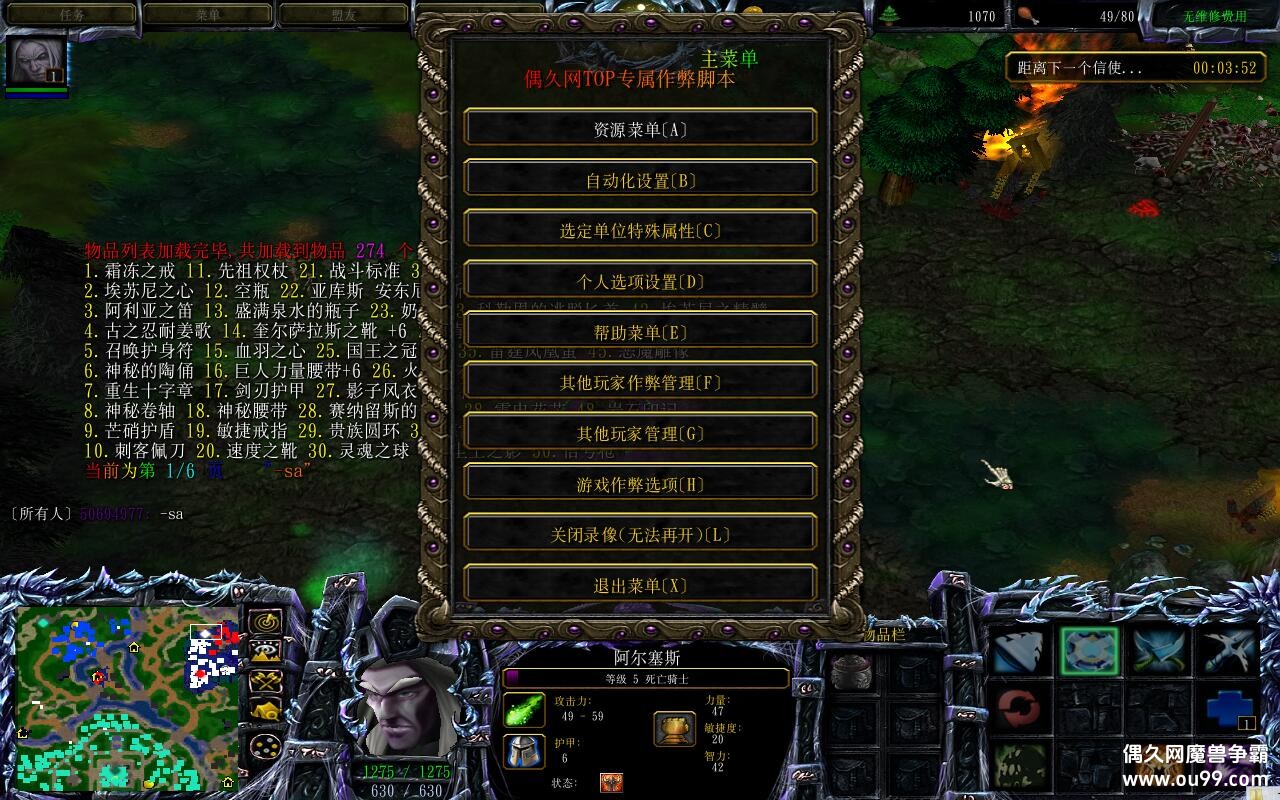This screenshot has height=800, width=1280.
Task: Select the blue cross ability icon
Action: pos(1225,710)
